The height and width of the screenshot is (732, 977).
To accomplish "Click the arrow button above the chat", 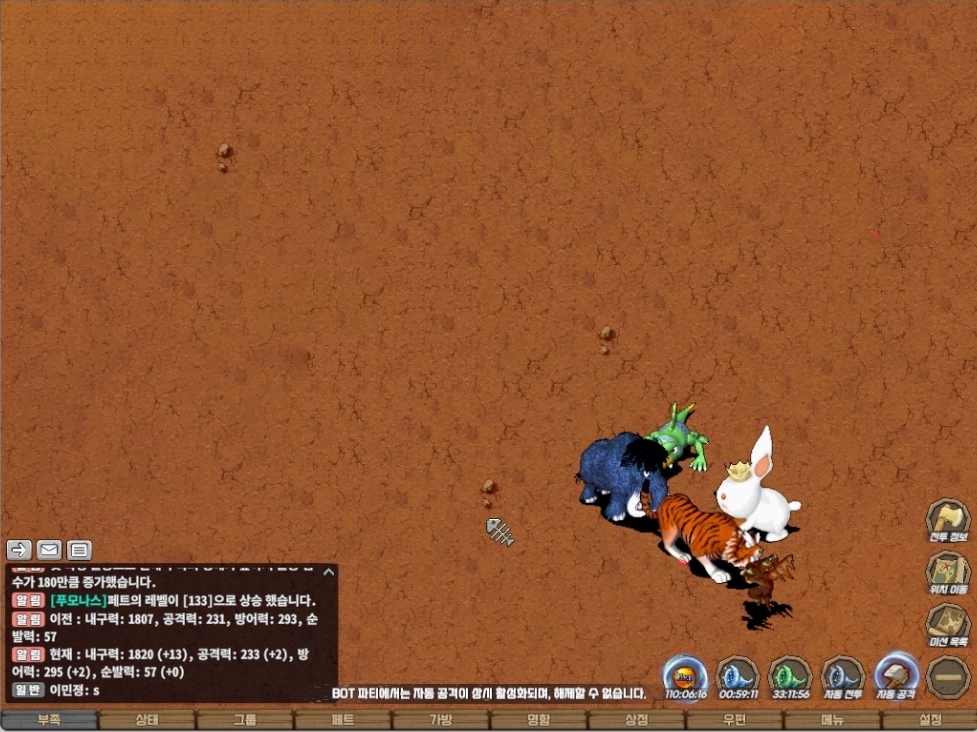I will coord(19,549).
